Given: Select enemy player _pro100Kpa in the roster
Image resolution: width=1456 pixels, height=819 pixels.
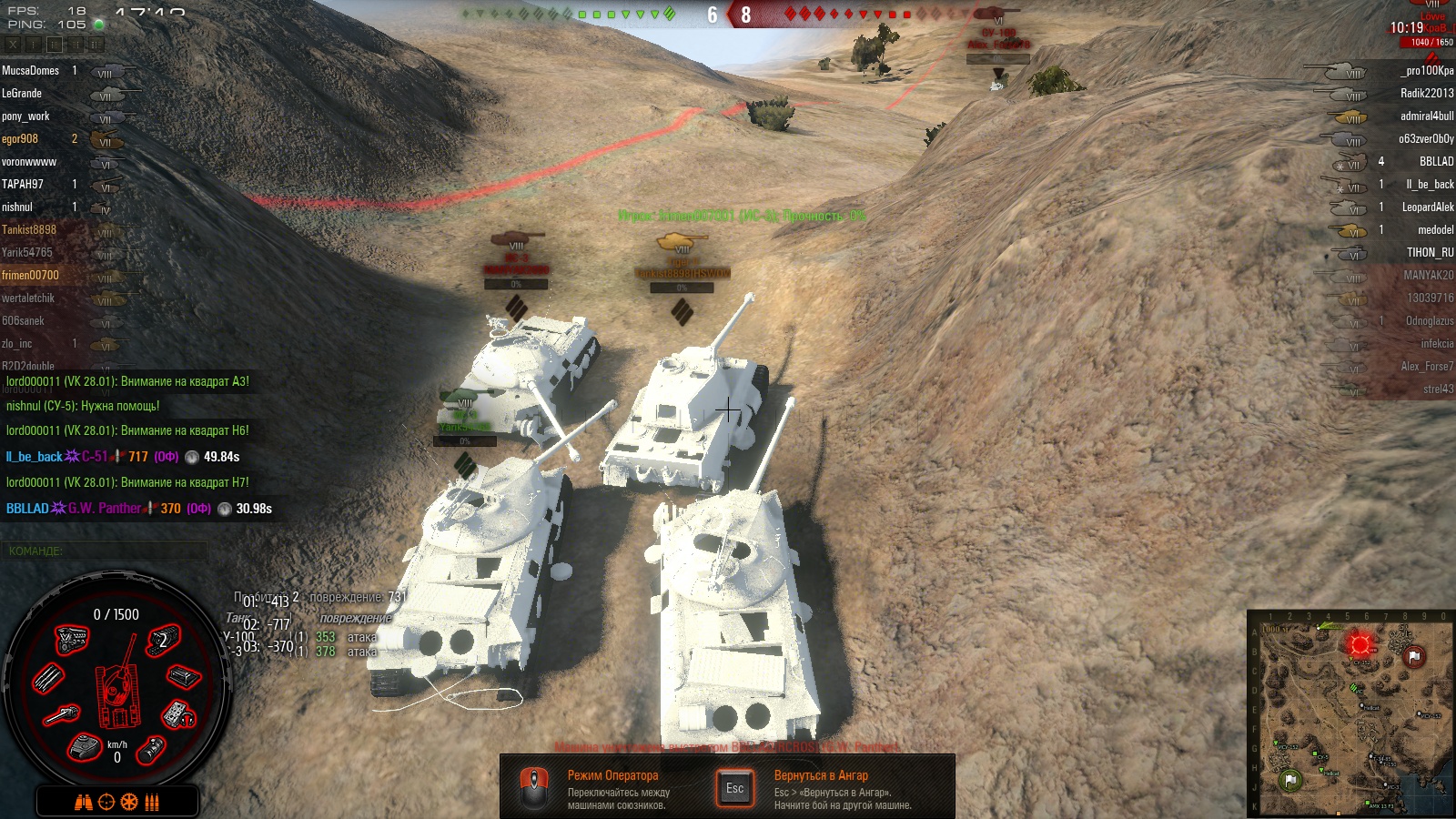Looking at the screenshot, I should [x=1426, y=70].
